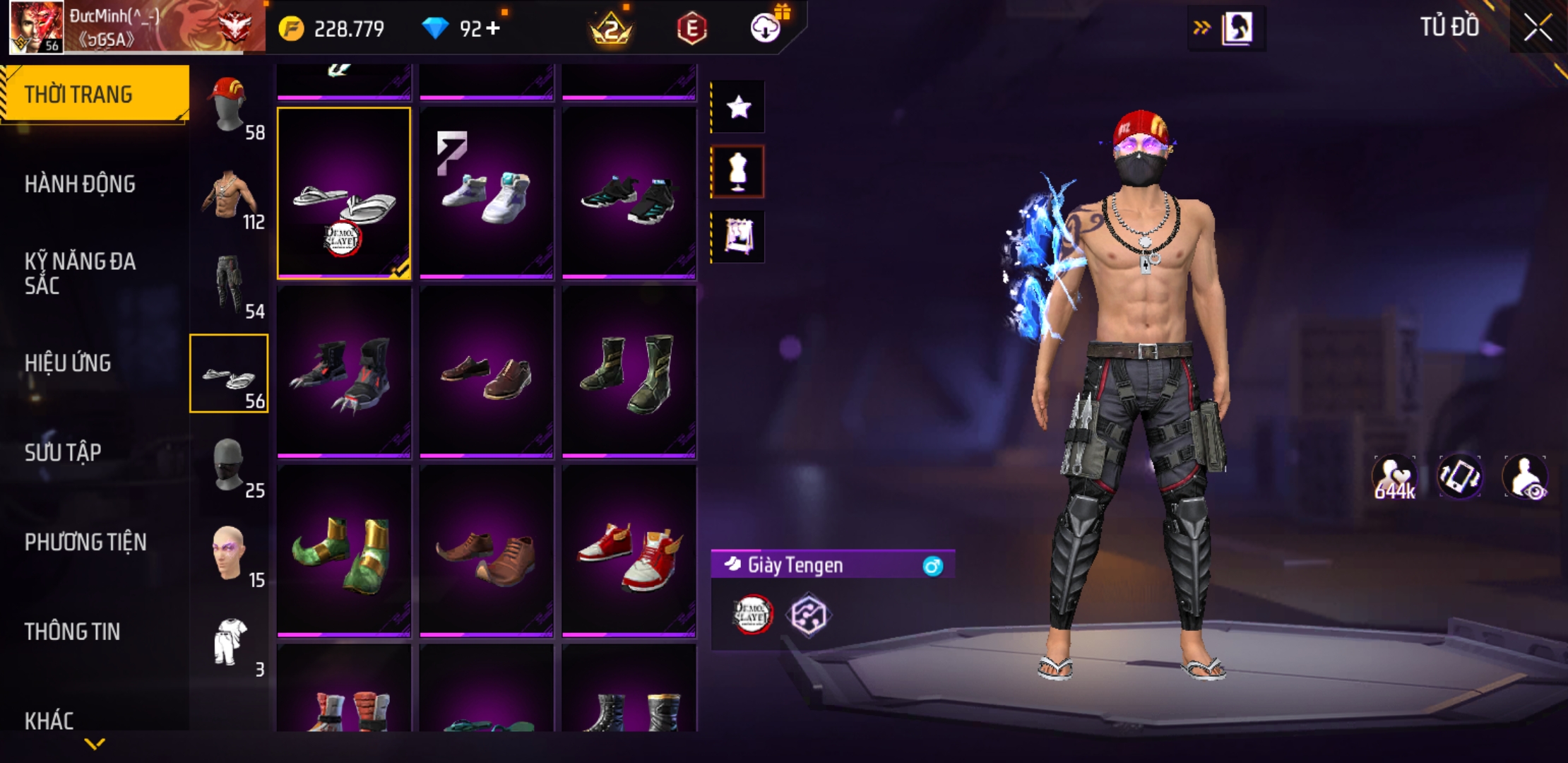Switch to the Hành Động tab
This screenshot has height=763, width=1568.
[x=80, y=184]
